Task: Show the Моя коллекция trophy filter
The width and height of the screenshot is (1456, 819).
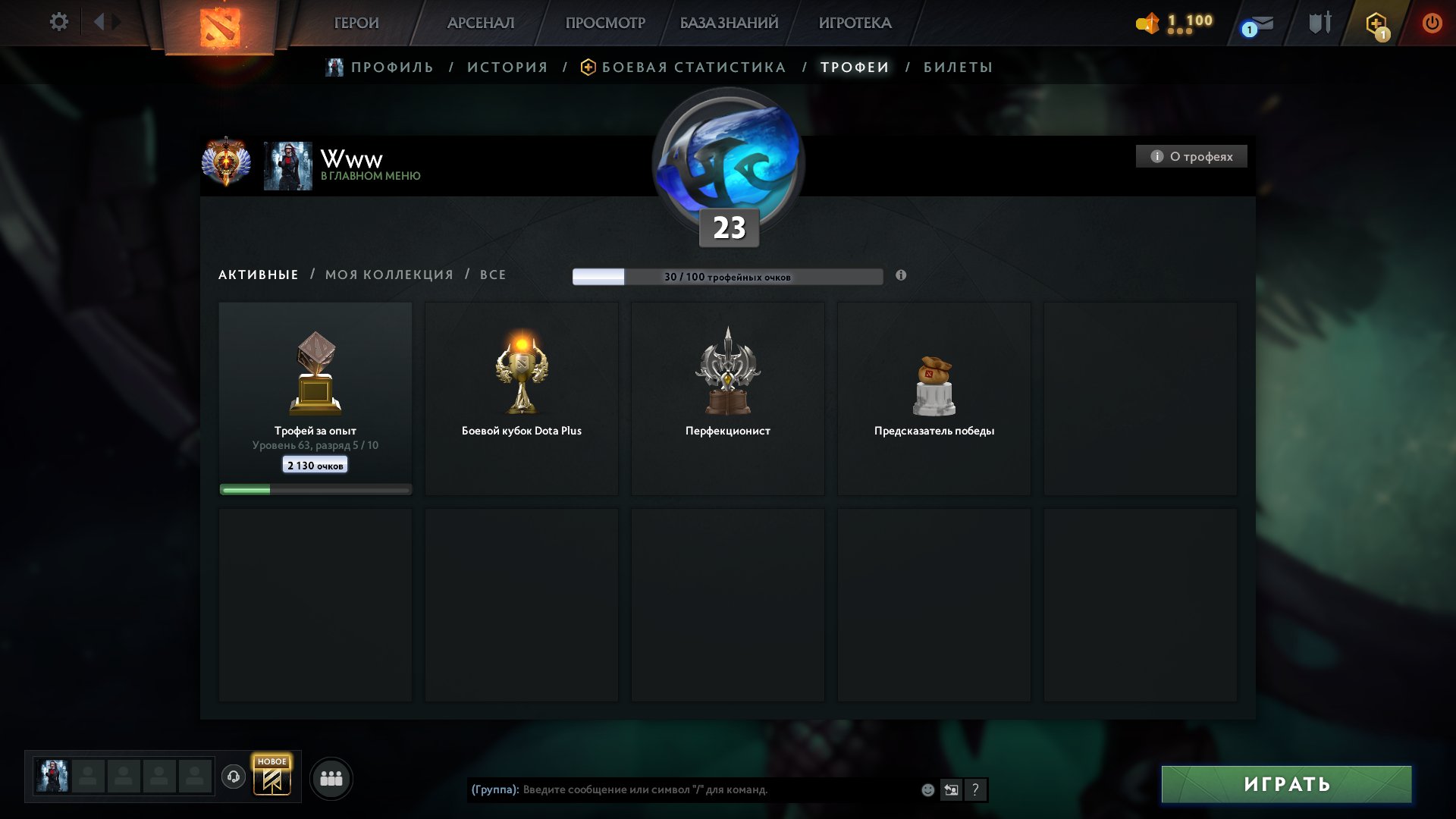Action: (389, 275)
